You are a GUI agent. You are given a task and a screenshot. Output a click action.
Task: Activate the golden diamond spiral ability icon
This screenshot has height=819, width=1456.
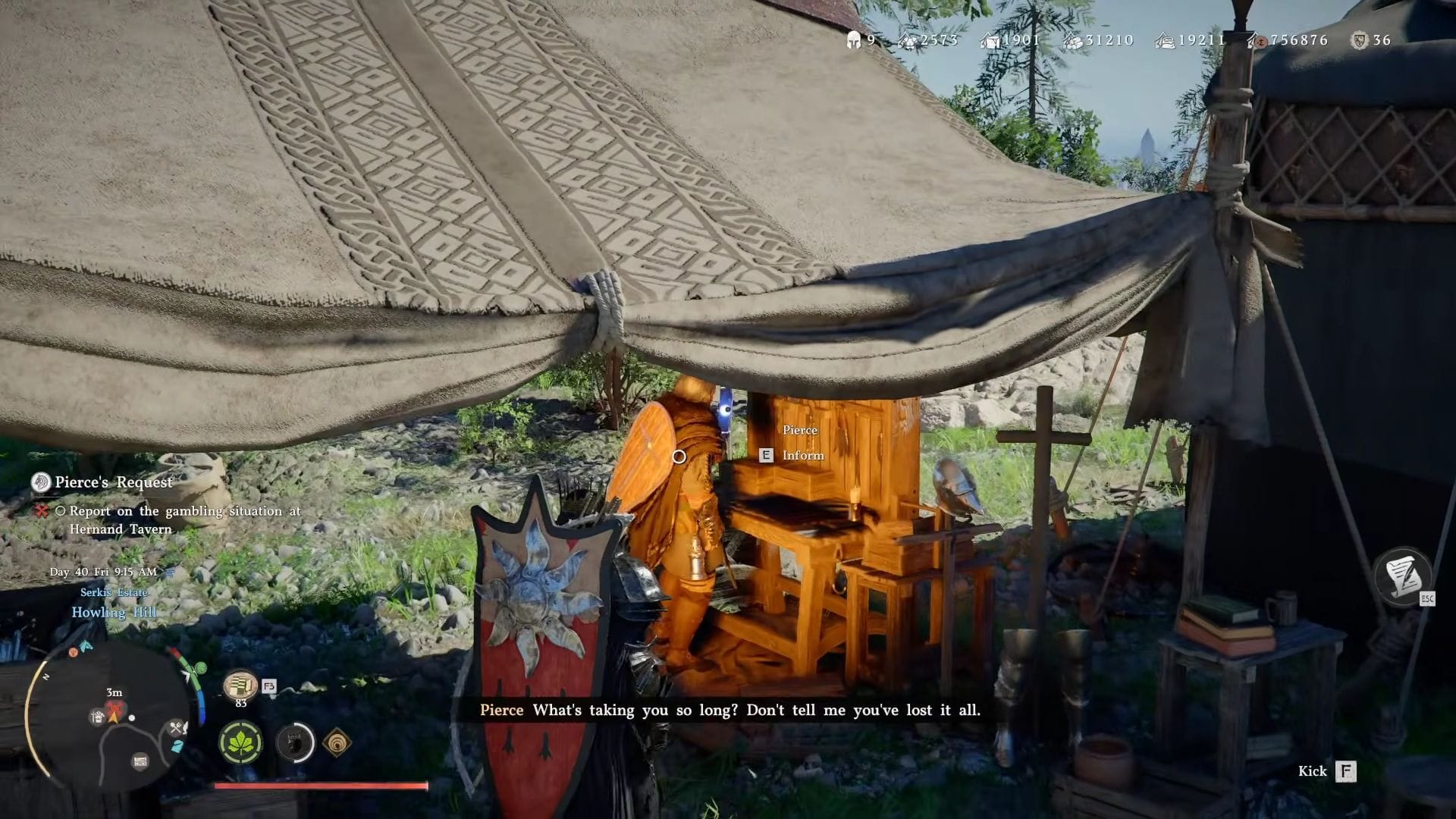(x=337, y=743)
